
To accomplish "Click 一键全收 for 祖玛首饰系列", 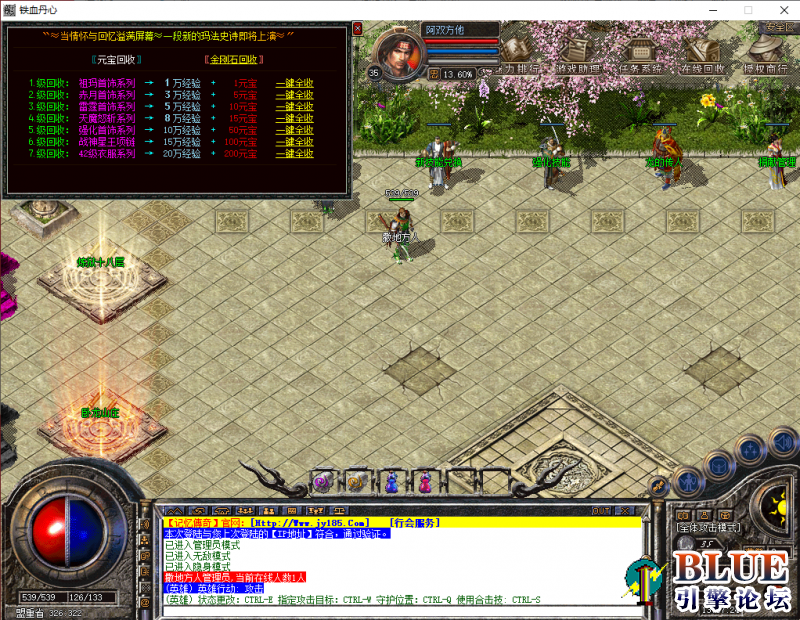I will [x=295, y=83].
